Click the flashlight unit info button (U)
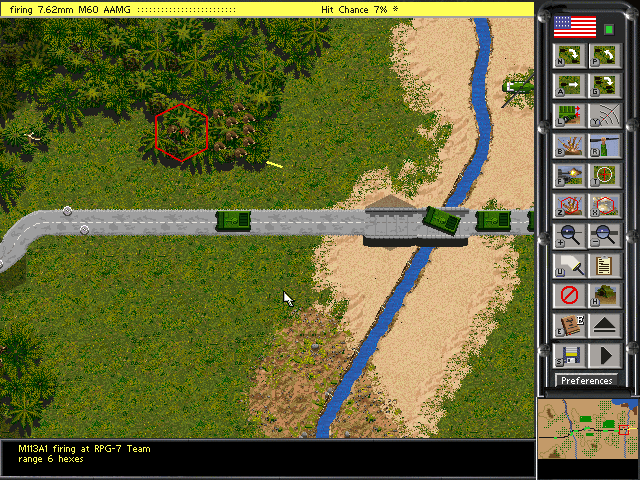The width and height of the screenshot is (640, 480). click(x=569, y=266)
